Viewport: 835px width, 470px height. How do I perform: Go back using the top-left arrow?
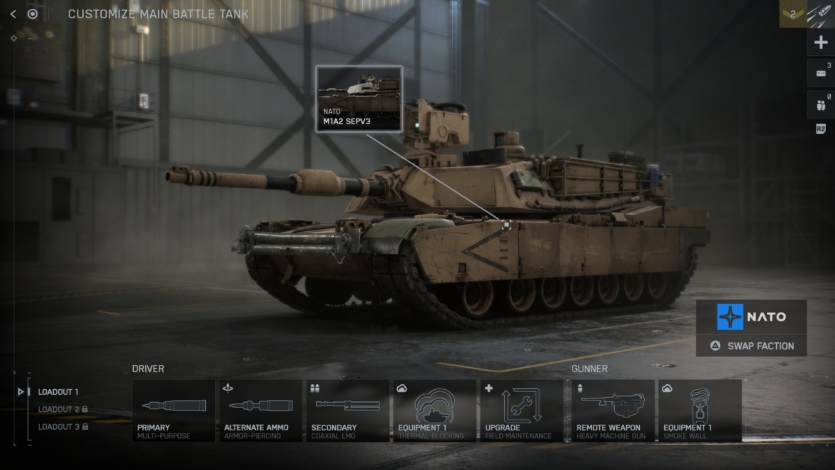[x=13, y=14]
